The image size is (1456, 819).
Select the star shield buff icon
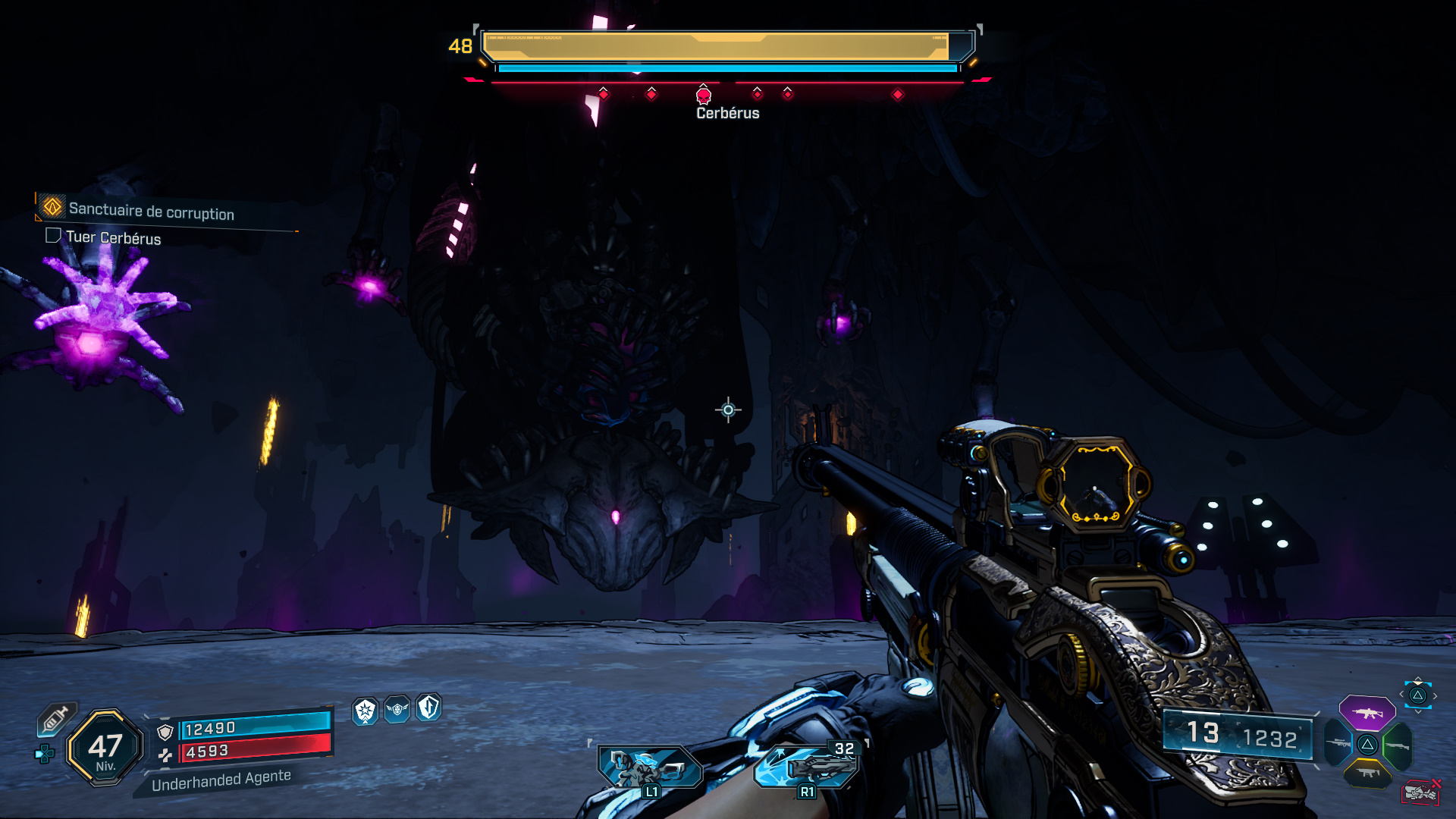(366, 711)
